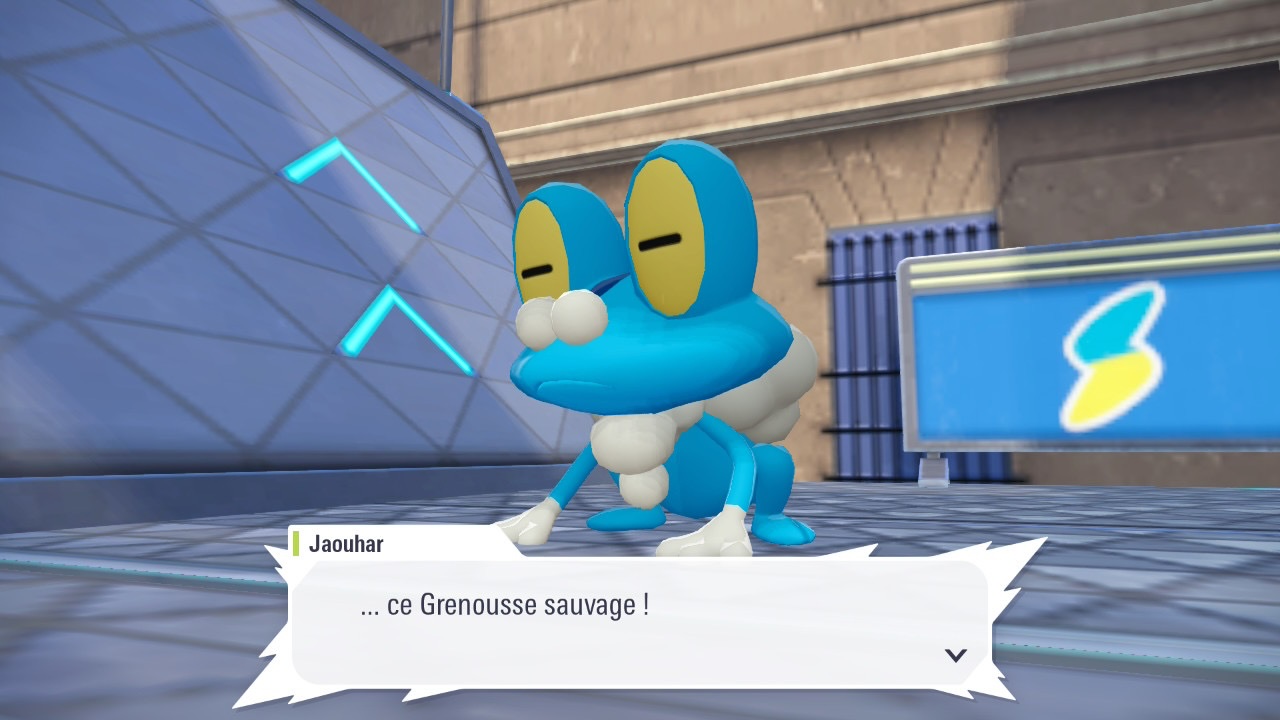Advance dialogue with the down arrow
This screenshot has width=1280, height=720.
[956, 655]
